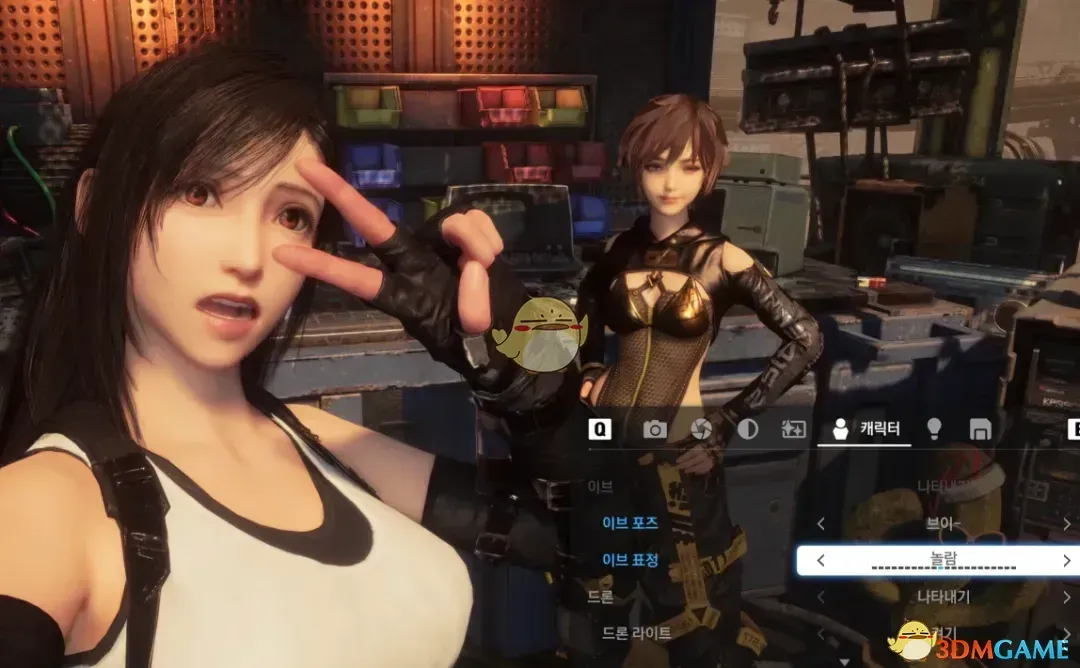Cycle 이브 표정 back using left arrow
This screenshot has width=1080, height=668.
821,561
